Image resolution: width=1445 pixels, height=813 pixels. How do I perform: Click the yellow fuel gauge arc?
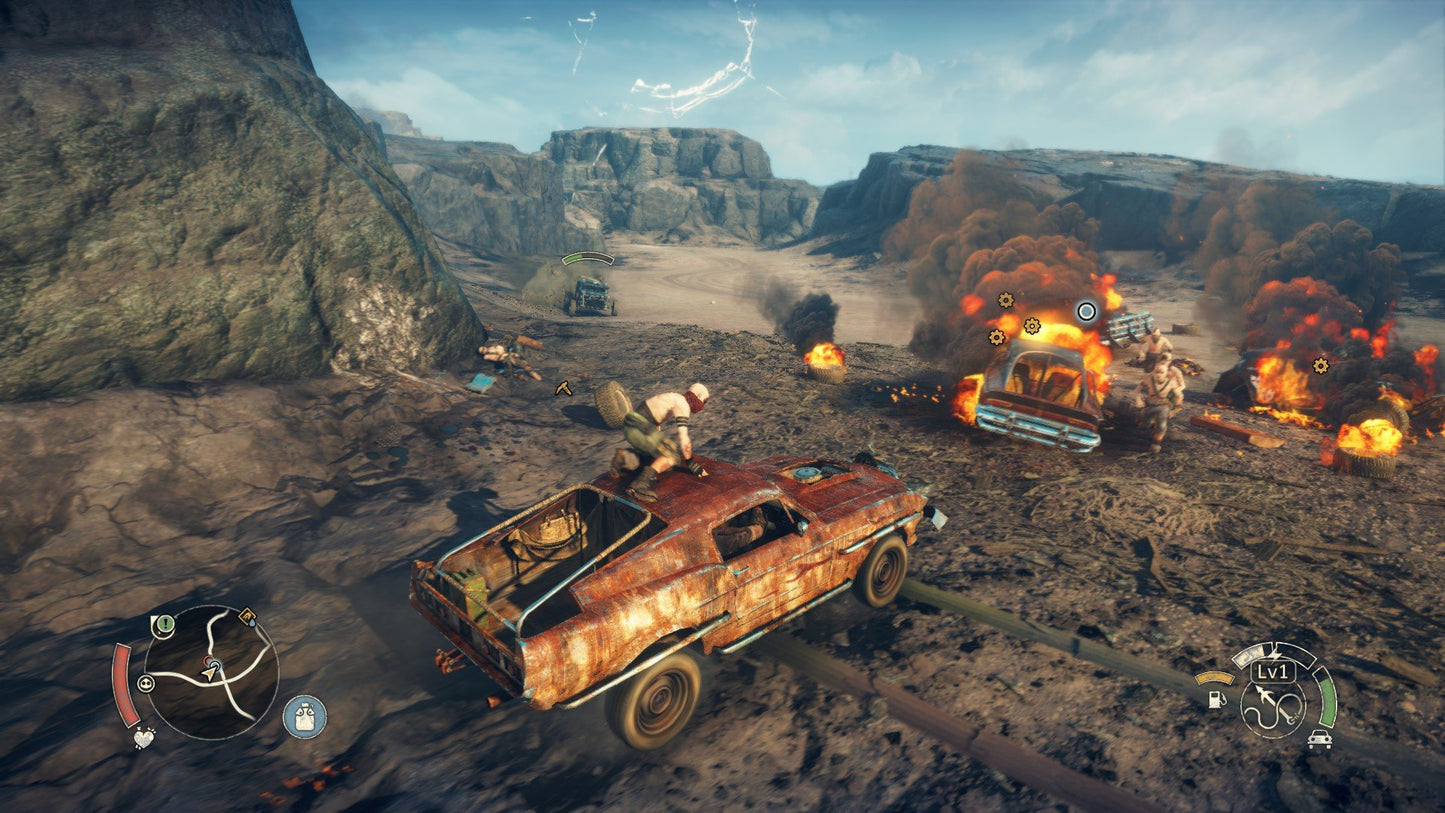[x=1215, y=678]
